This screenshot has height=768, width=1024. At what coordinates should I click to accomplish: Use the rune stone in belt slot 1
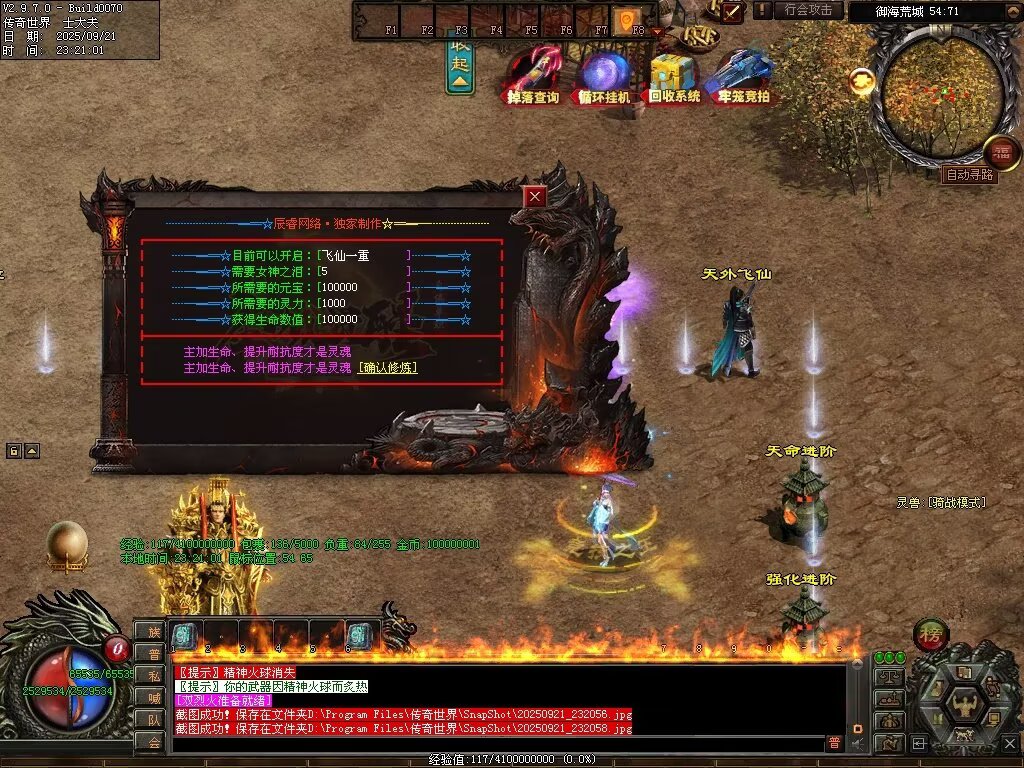(x=184, y=636)
